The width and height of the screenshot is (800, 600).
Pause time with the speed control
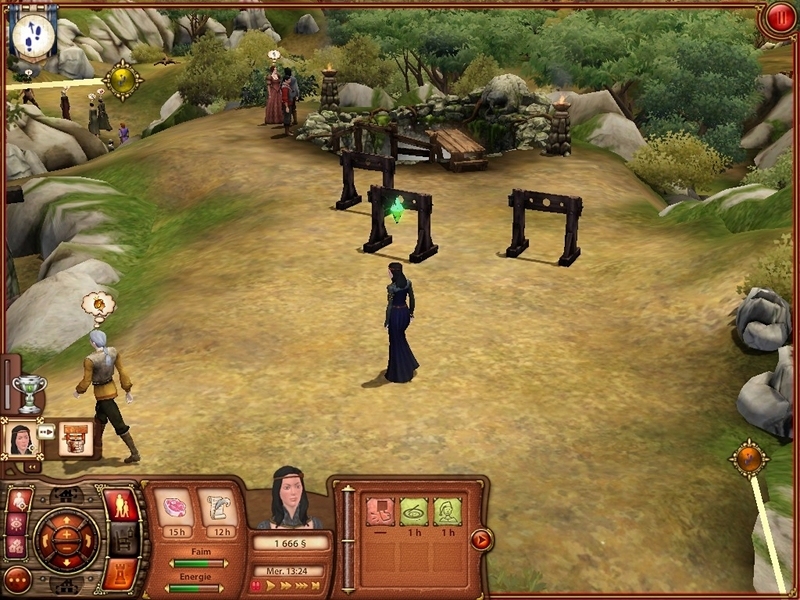[256, 586]
